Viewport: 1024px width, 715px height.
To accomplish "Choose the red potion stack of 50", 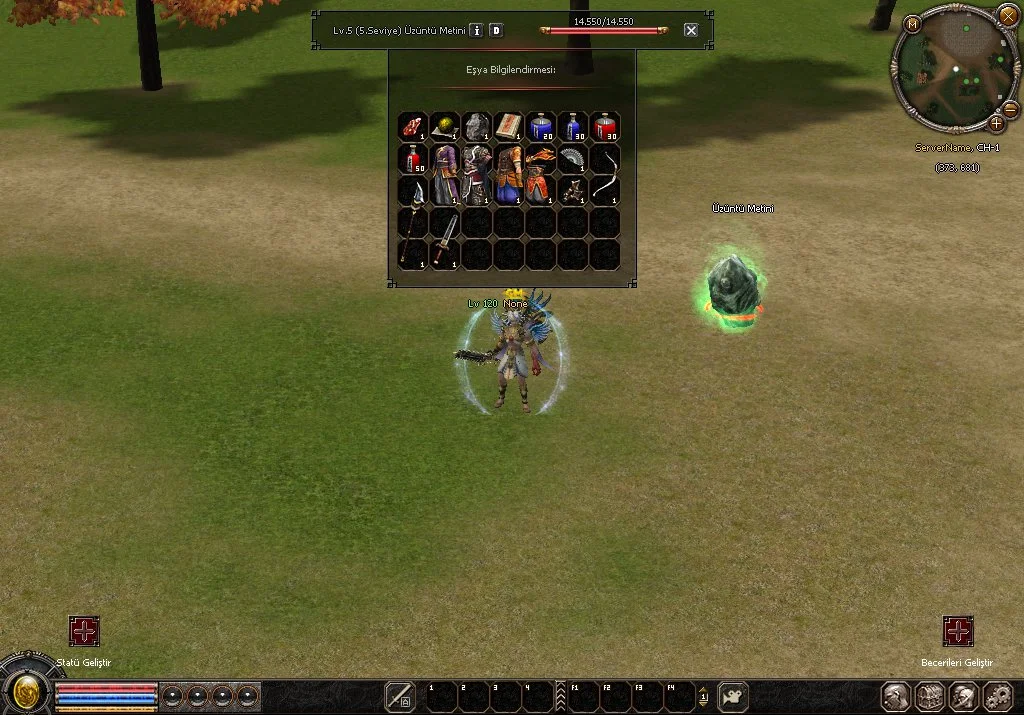I will pos(413,158).
